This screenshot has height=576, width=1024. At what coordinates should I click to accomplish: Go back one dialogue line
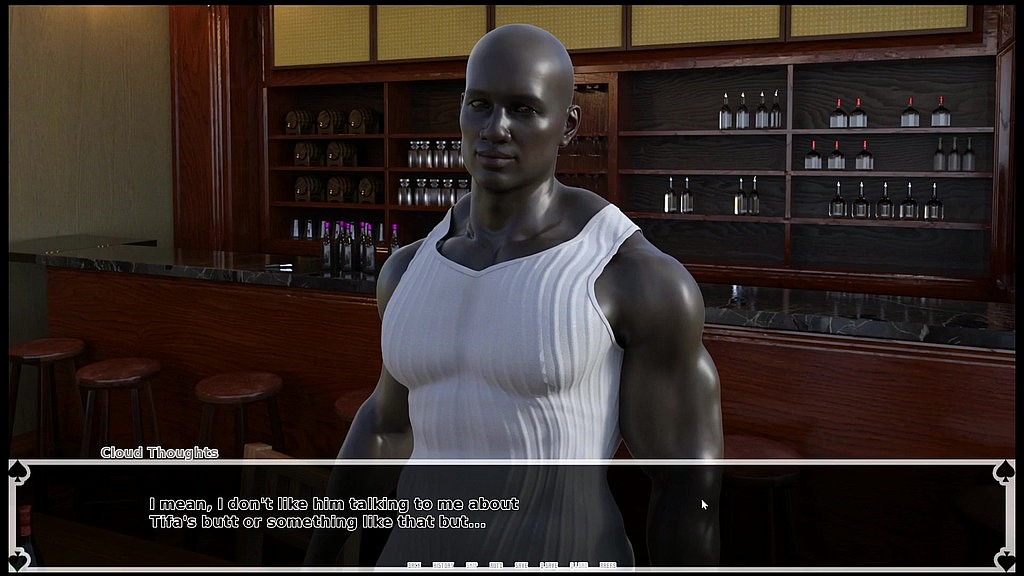[x=414, y=566]
